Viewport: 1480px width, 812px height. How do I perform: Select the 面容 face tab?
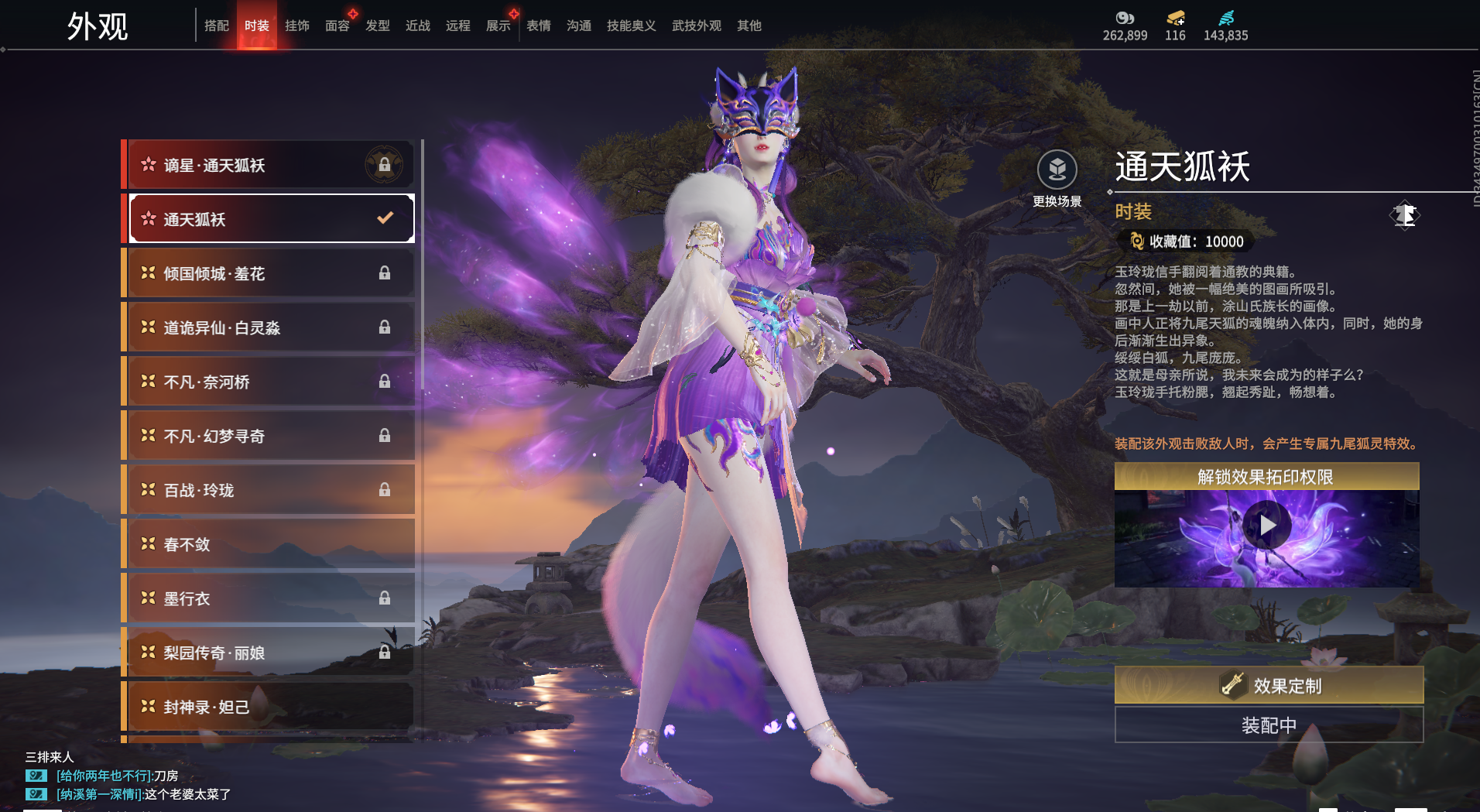click(x=337, y=26)
